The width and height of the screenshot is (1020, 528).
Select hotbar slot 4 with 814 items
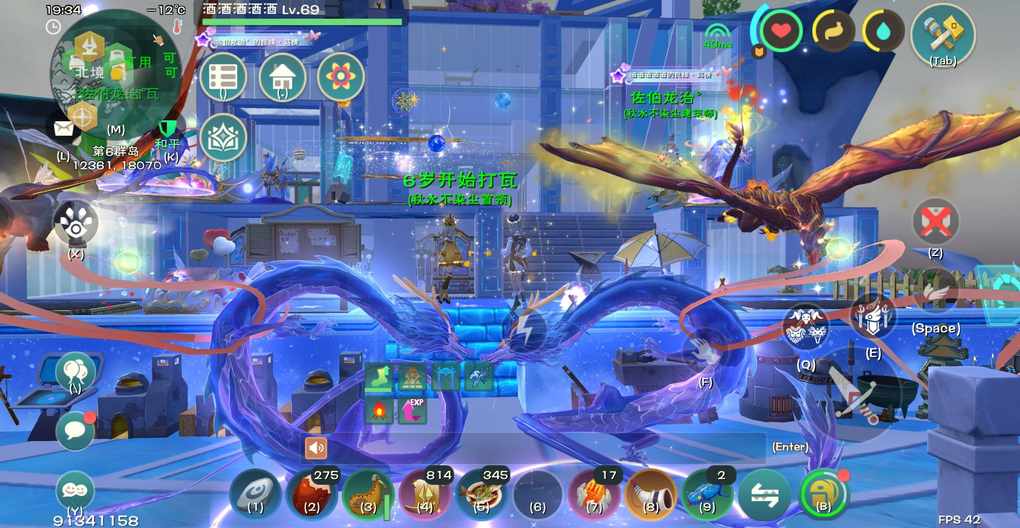pyautogui.click(x=425, y=494)
